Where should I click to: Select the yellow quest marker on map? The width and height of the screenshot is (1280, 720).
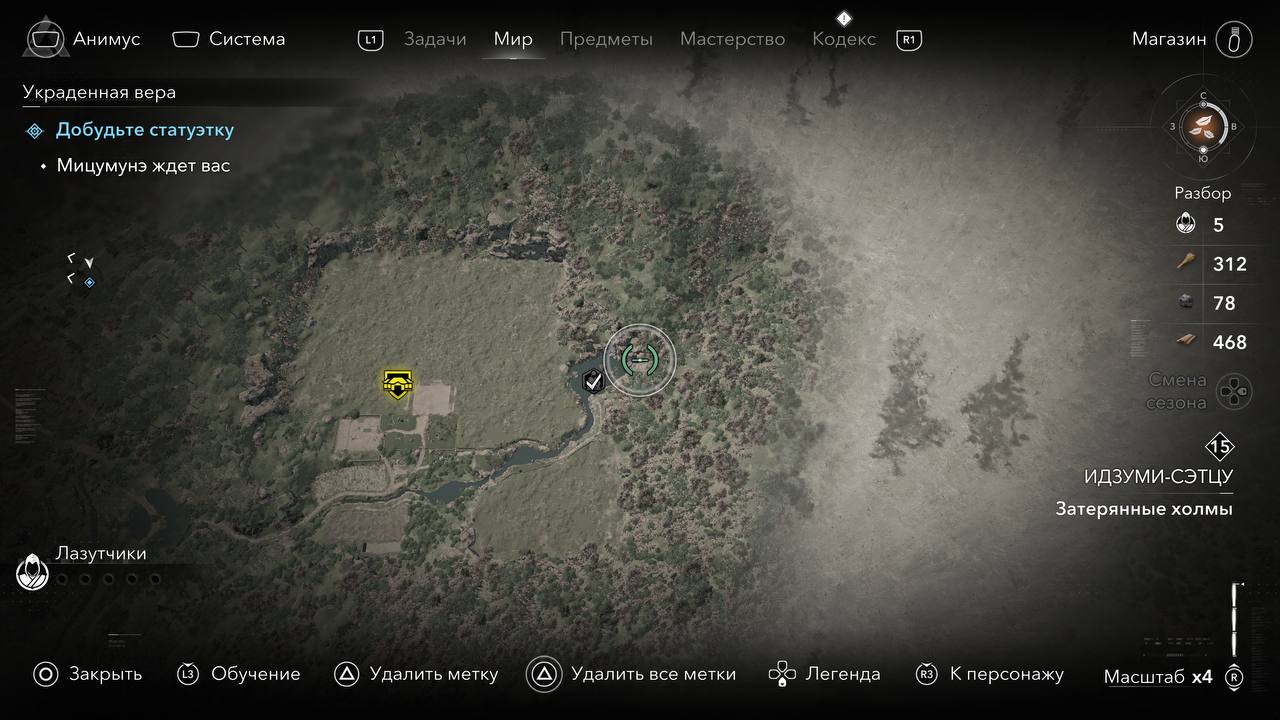coord(398,384)
